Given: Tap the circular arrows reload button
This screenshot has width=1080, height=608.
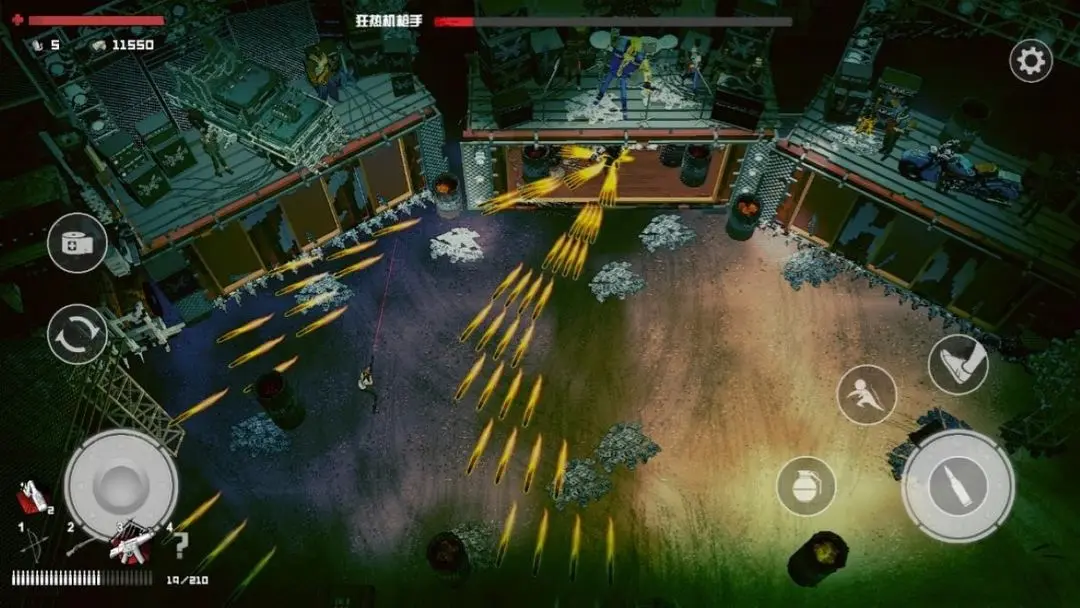Looking at the screenshot, I should click(77, 334).
